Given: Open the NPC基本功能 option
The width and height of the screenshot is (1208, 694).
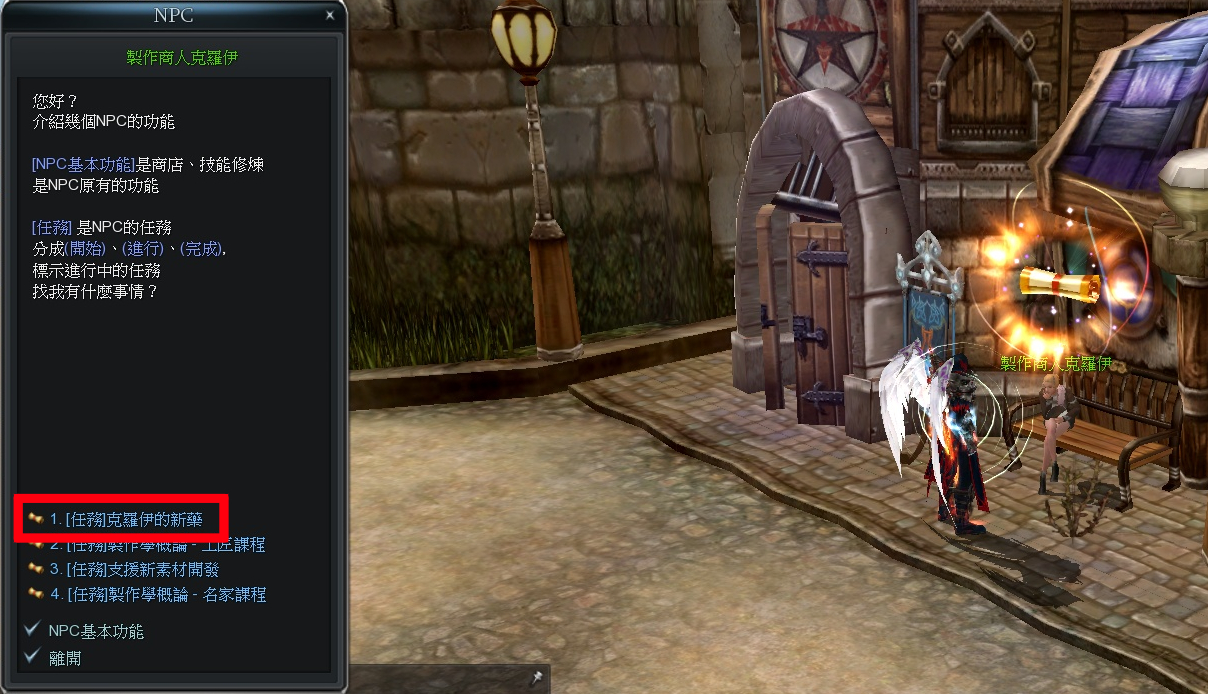Looking at the screenshot, I should tap(95, 631).
